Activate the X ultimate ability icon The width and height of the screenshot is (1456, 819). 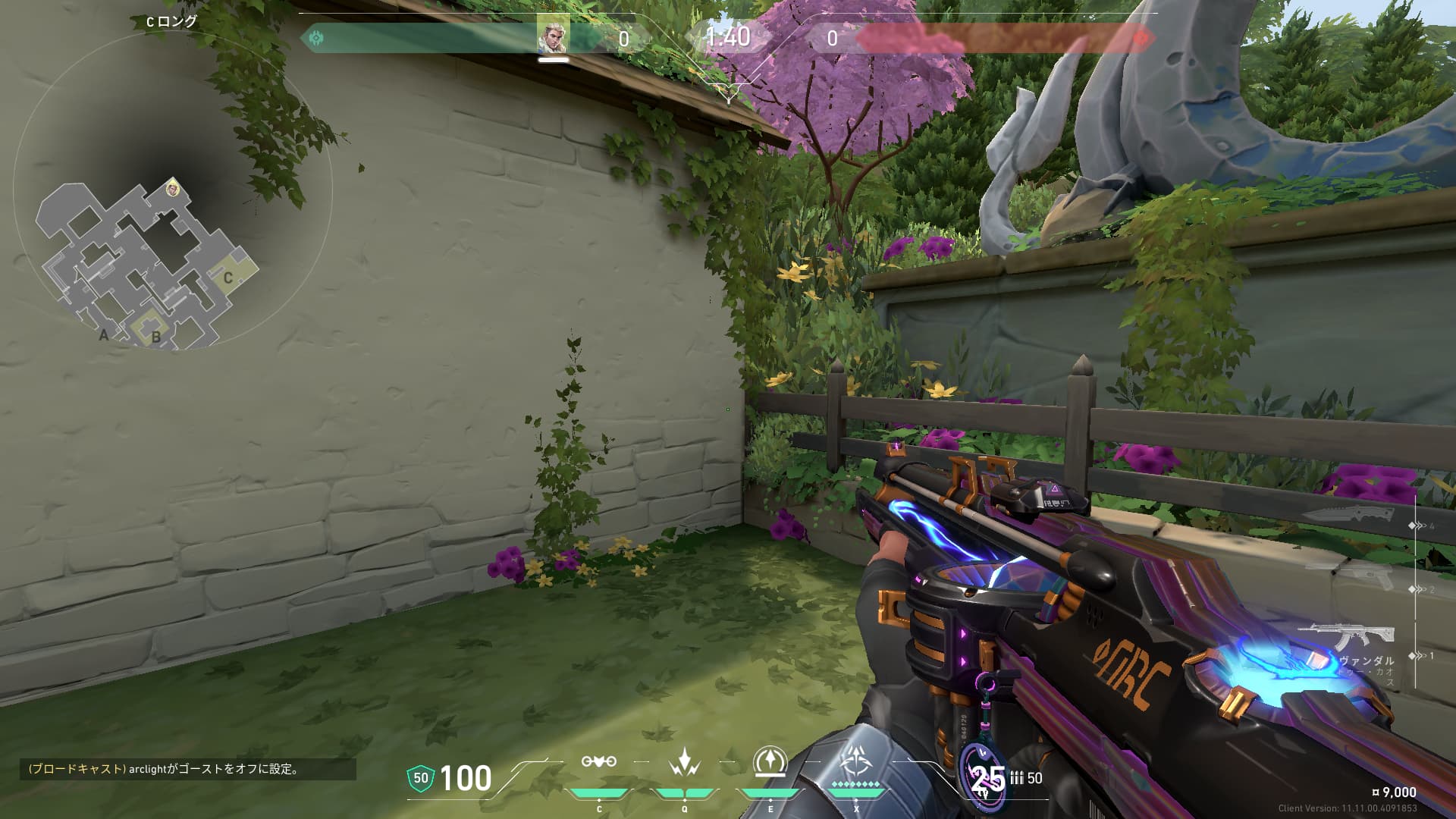856,761
